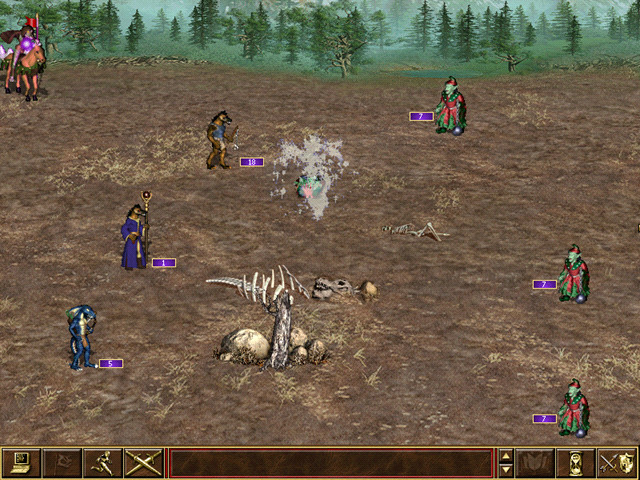This screenshot has height=480, width=640.
Task: Click the combat log message bar
Action: [331, 462]
